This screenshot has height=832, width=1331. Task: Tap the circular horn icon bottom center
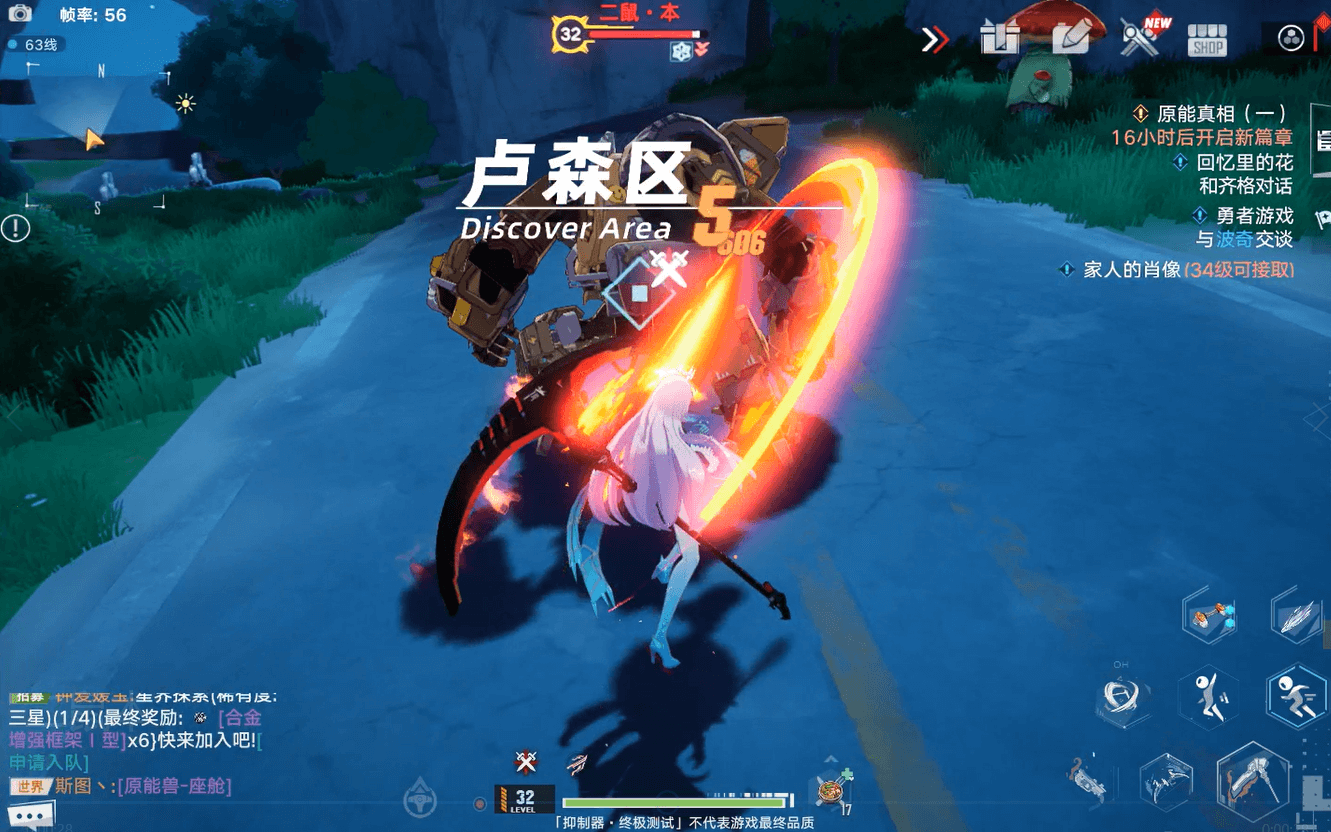pyautogui.click(x=418, y=795)
